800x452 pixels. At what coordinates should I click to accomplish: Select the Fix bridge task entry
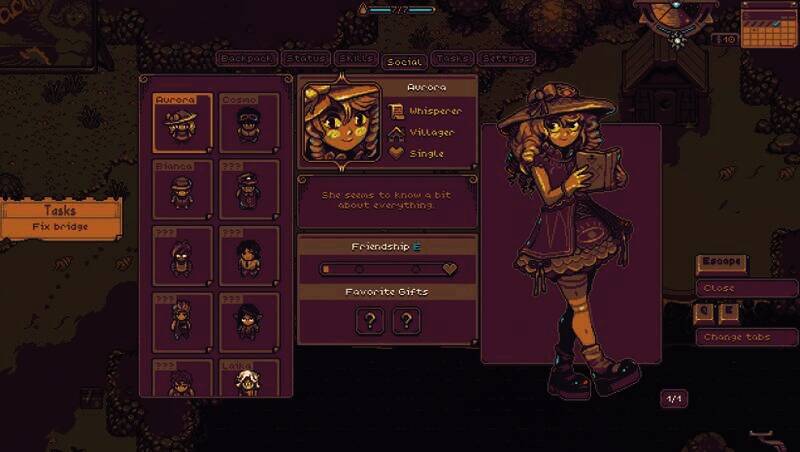[x=60, y=227]
